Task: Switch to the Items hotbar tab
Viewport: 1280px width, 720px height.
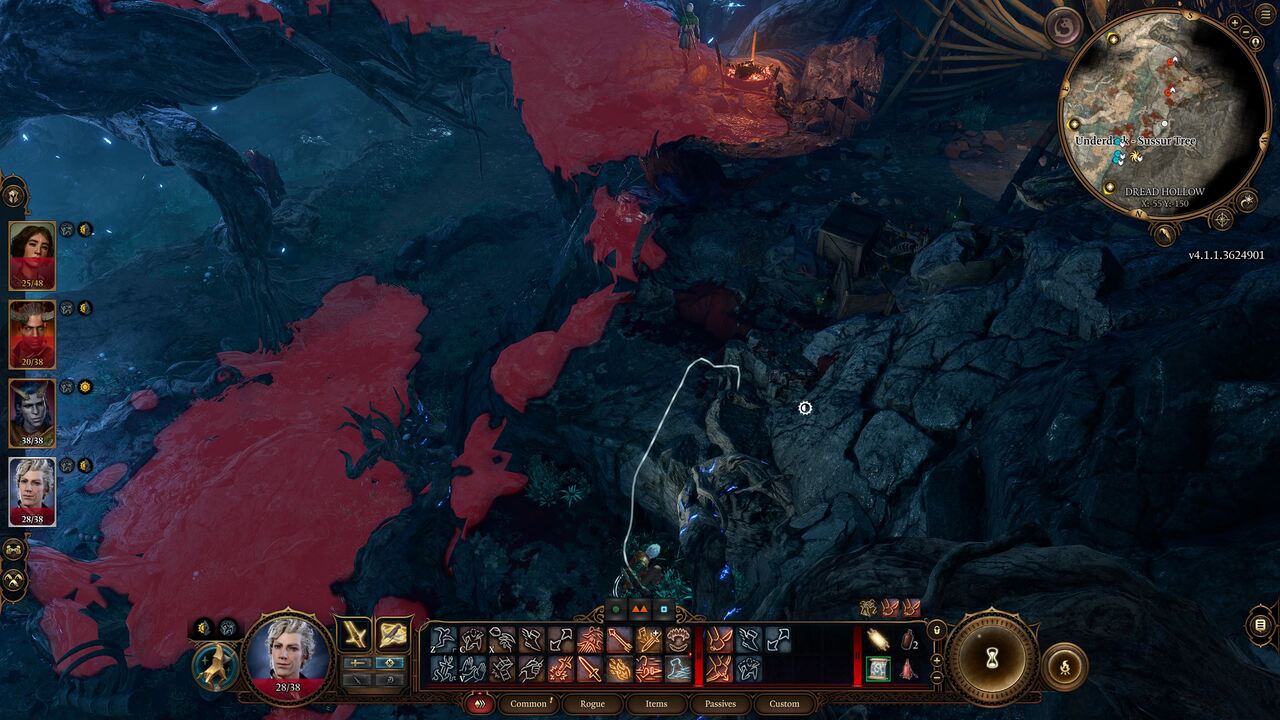Action: (x=657, y=703)
